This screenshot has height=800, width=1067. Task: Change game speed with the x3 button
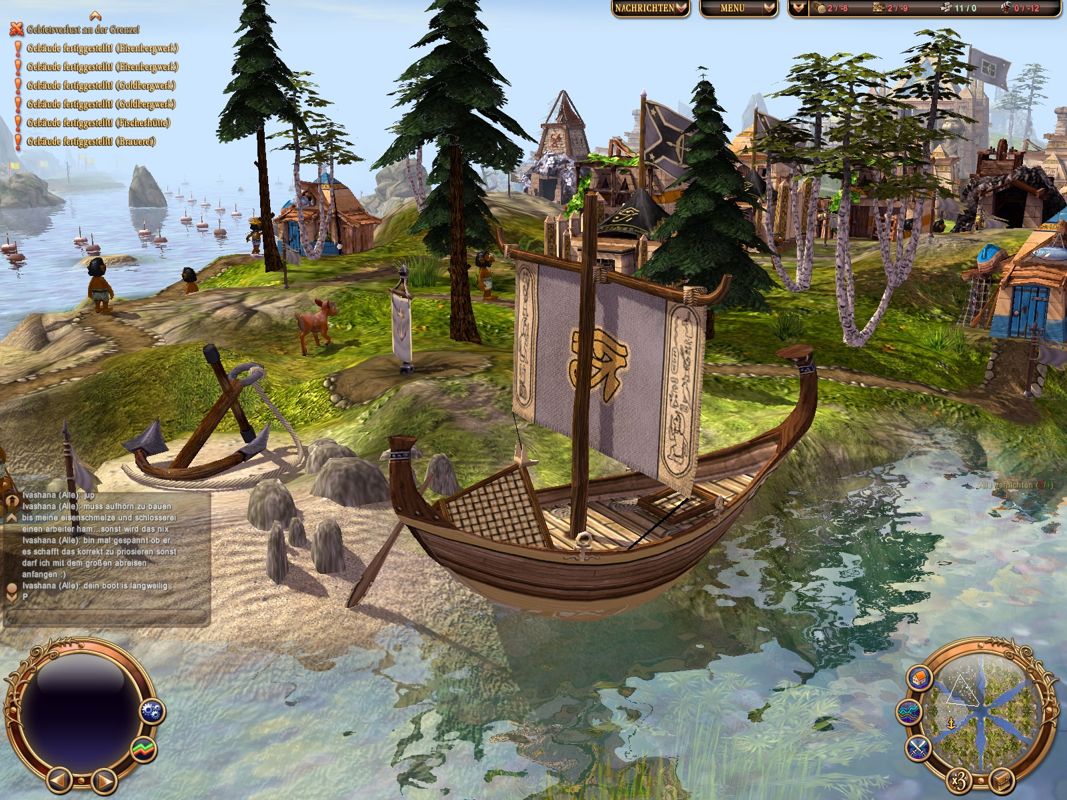click(959, 781)
